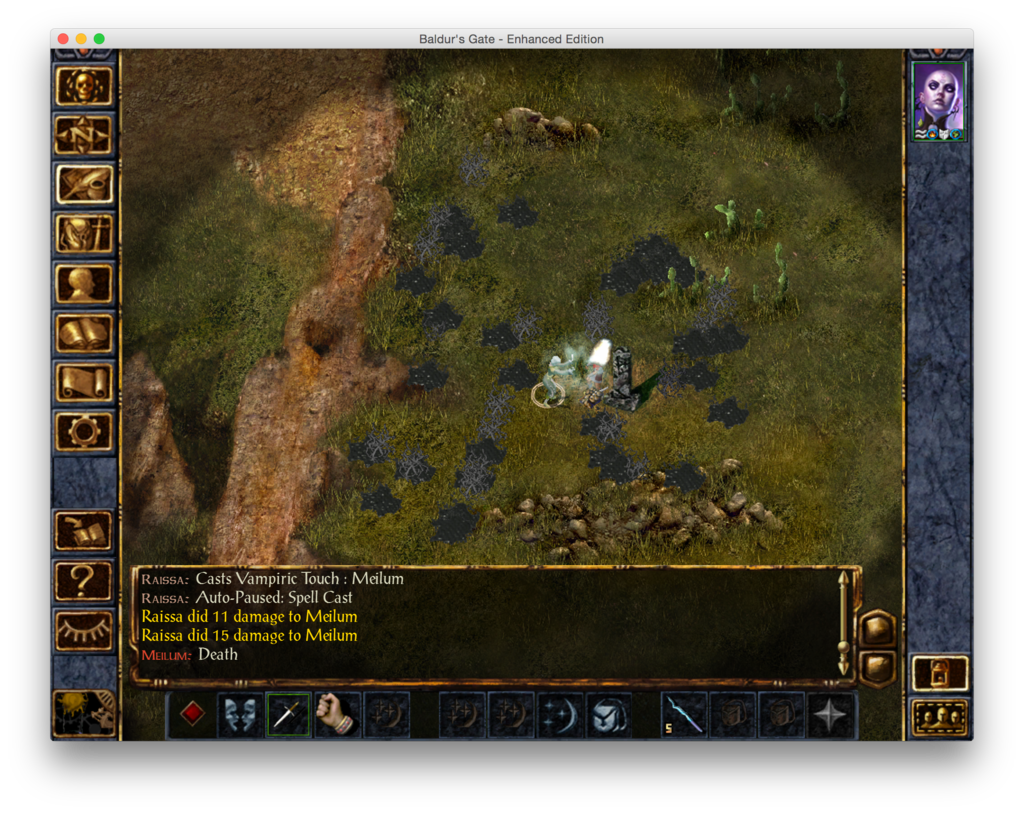Screen dimensions: 1024x813
Task: Use the wand quick item slot
Action: (685, 714)
